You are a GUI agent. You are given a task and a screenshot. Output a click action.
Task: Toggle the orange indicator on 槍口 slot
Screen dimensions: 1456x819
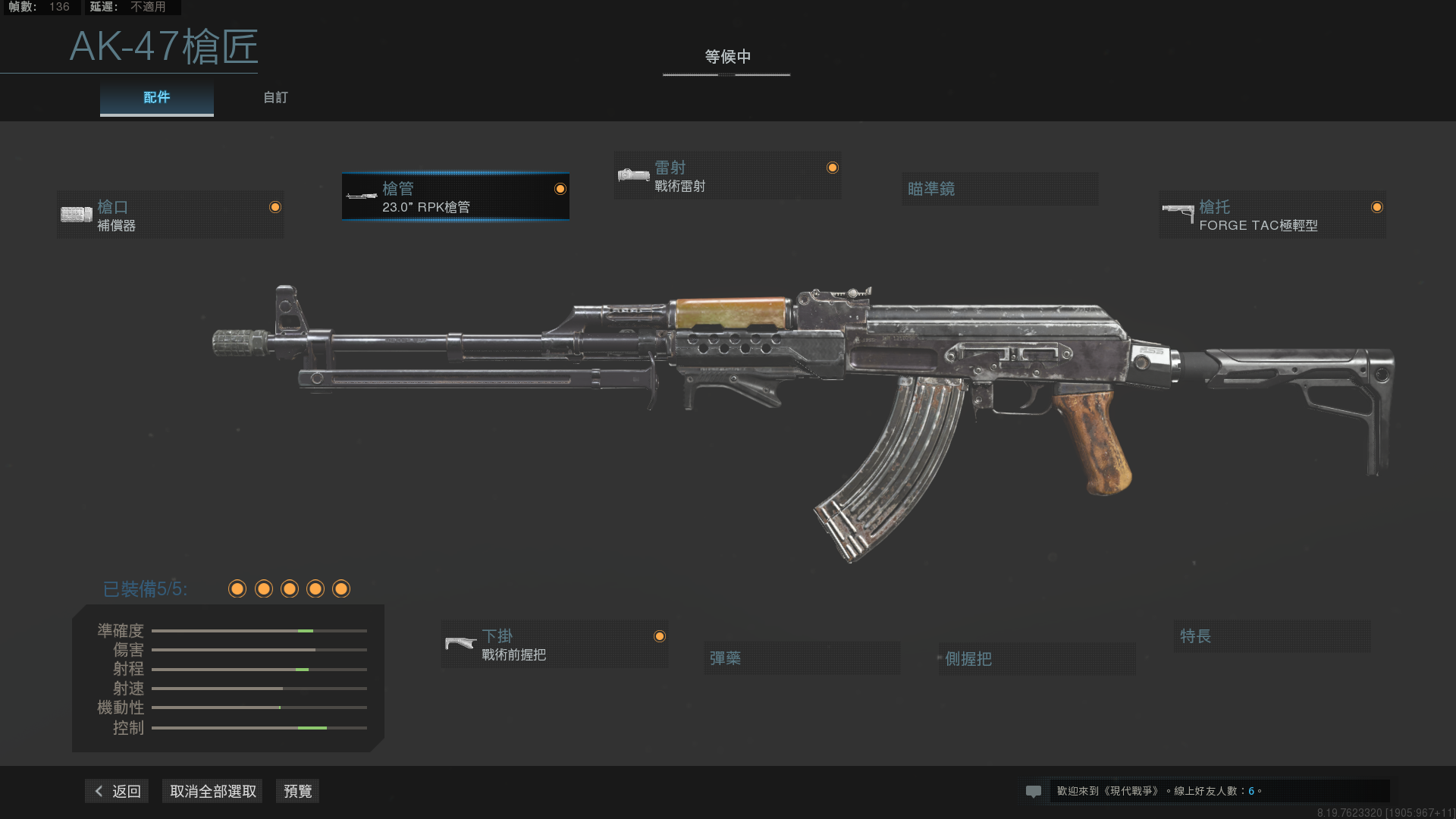275,206
